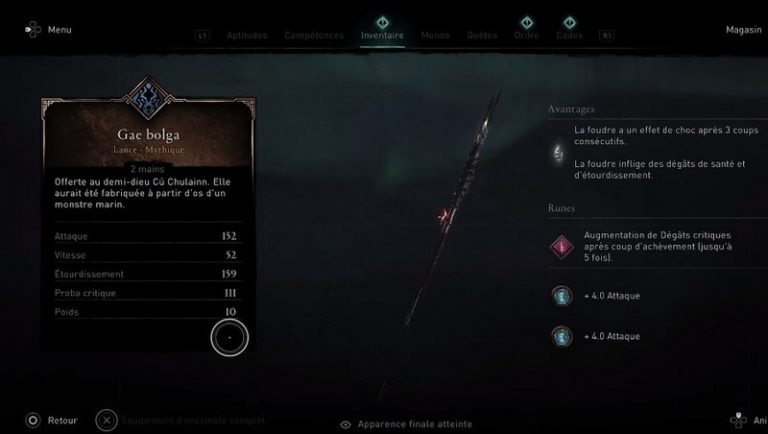Image resolution: width=768 pixels, height=434 pixels.
Task: Select the Inventaire tab
Action: pos(382,35)
